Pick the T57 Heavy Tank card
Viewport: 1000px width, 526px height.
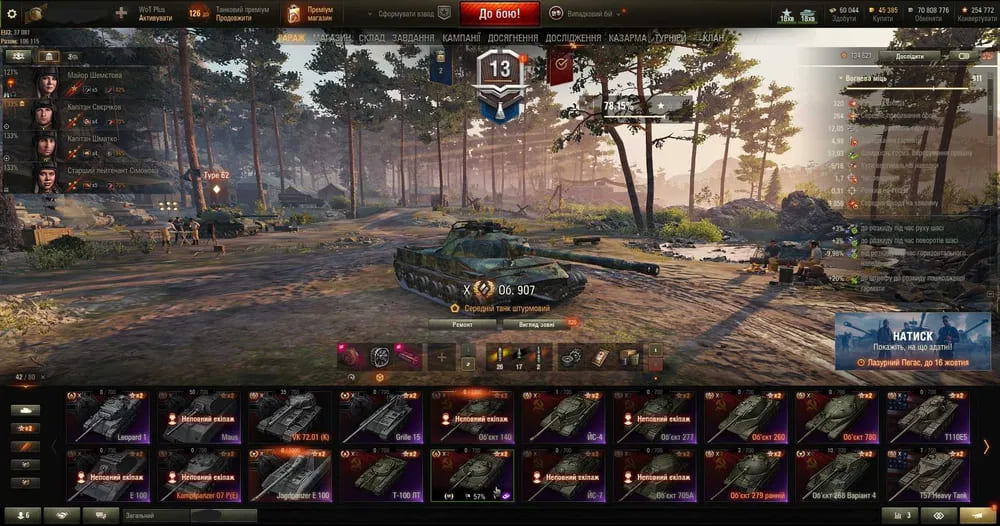(x=927, y=474)
